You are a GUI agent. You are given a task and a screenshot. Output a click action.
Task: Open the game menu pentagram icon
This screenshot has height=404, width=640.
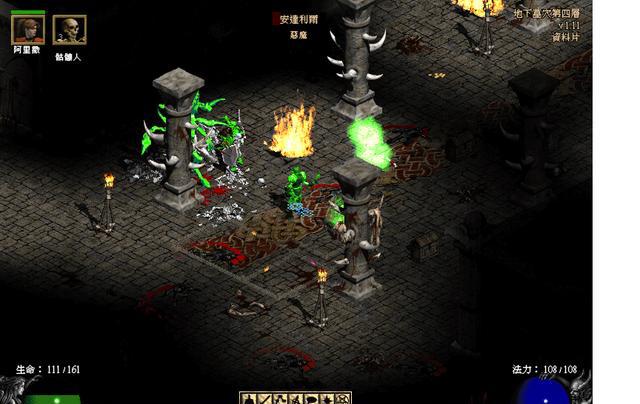344,399
